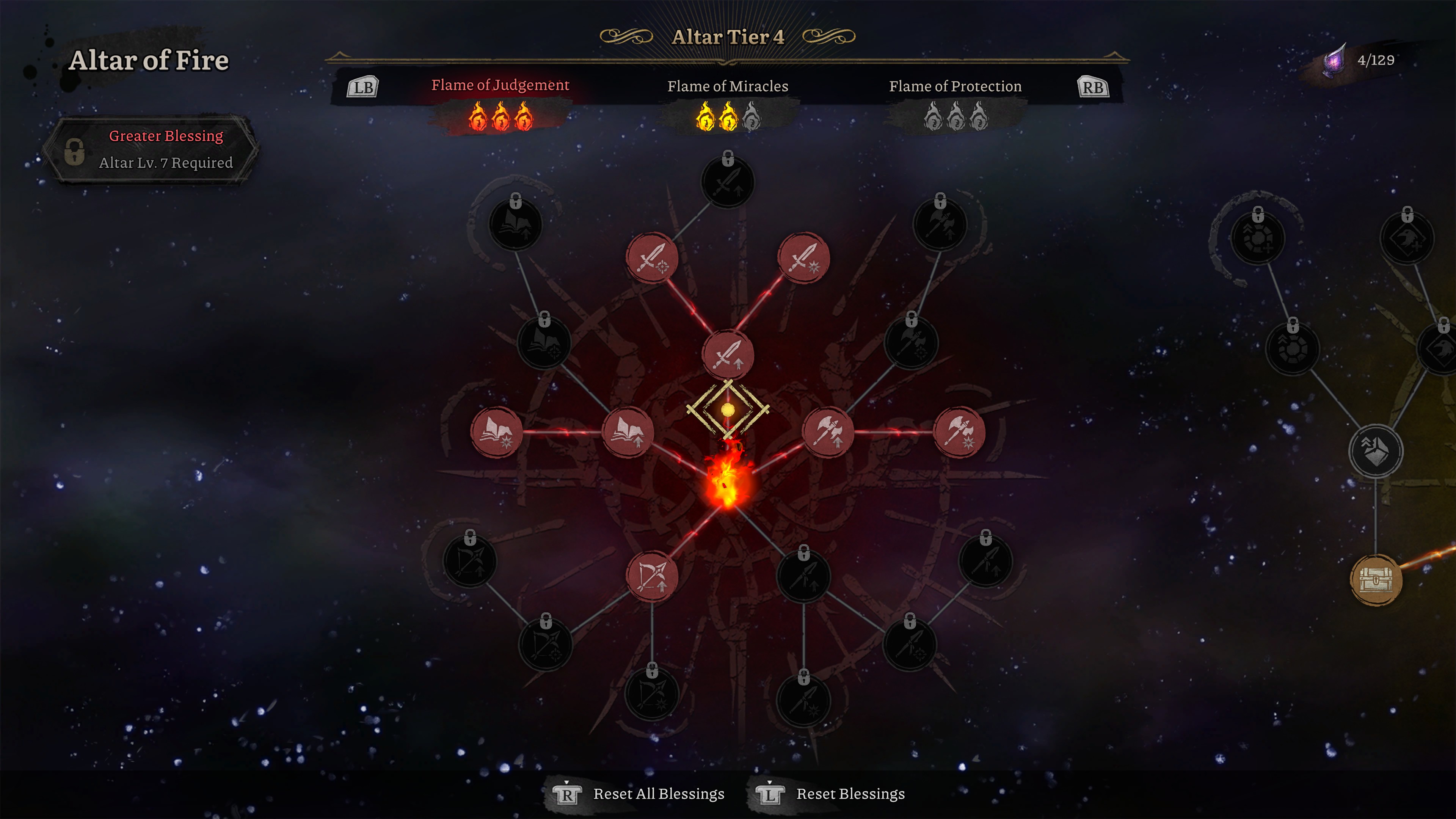1456x819 pixels.
Task: Choose the unlocked sword node with up arrow
Action: tap(728, 355)
